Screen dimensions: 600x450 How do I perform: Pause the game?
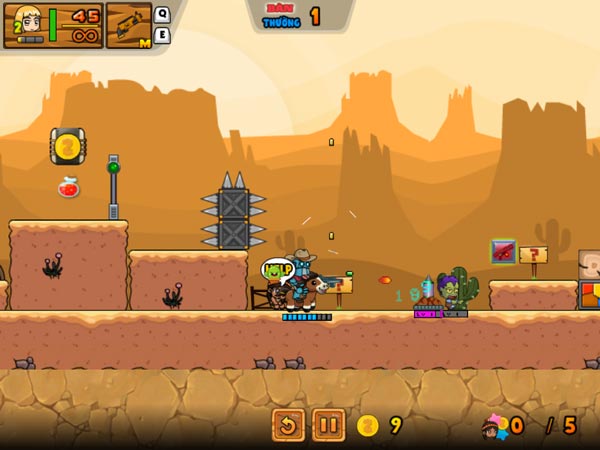point(328,425)
